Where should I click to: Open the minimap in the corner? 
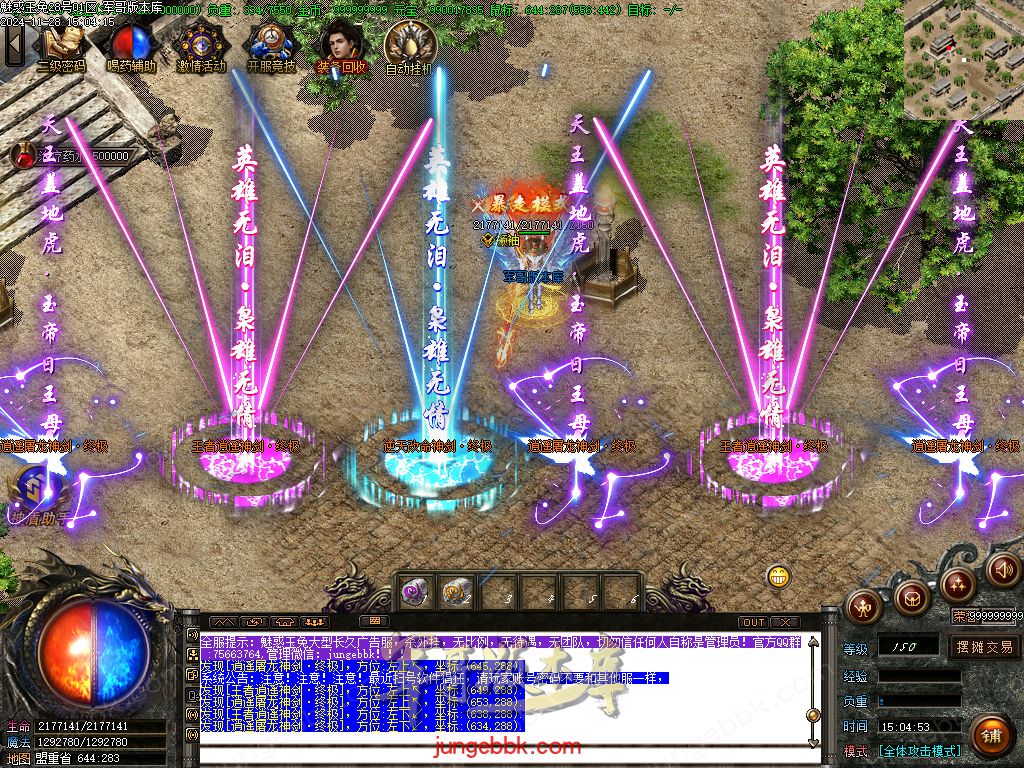(x=963, y=60)
